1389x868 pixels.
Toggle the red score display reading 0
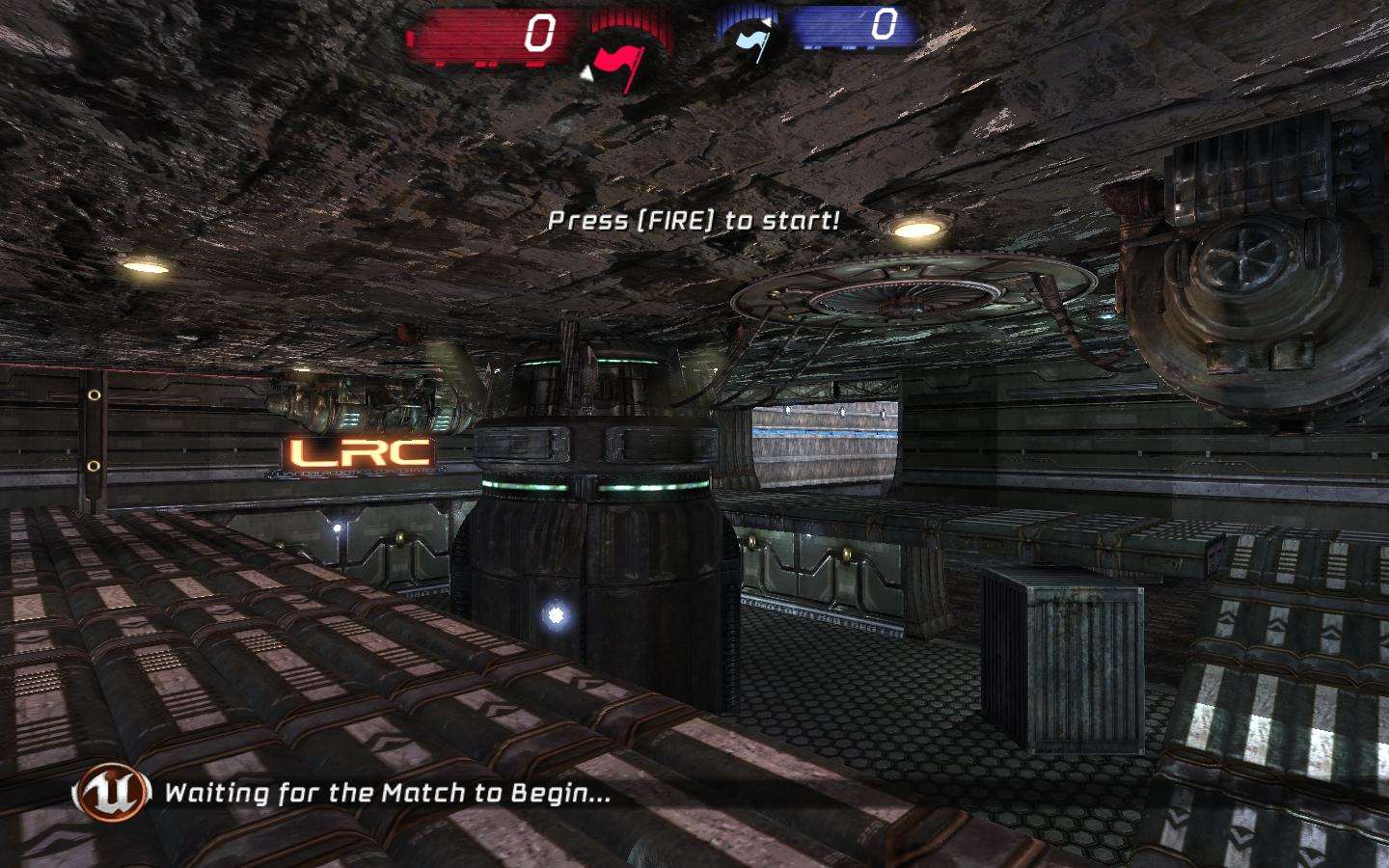tap(540, 31)
